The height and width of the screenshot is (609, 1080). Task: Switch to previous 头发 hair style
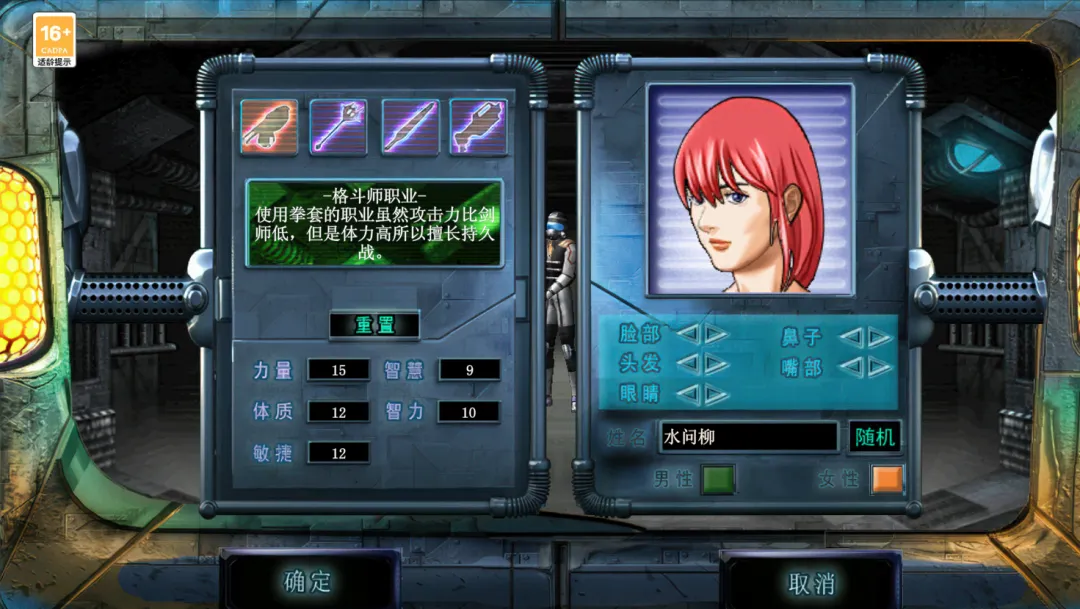click(688, 363)
